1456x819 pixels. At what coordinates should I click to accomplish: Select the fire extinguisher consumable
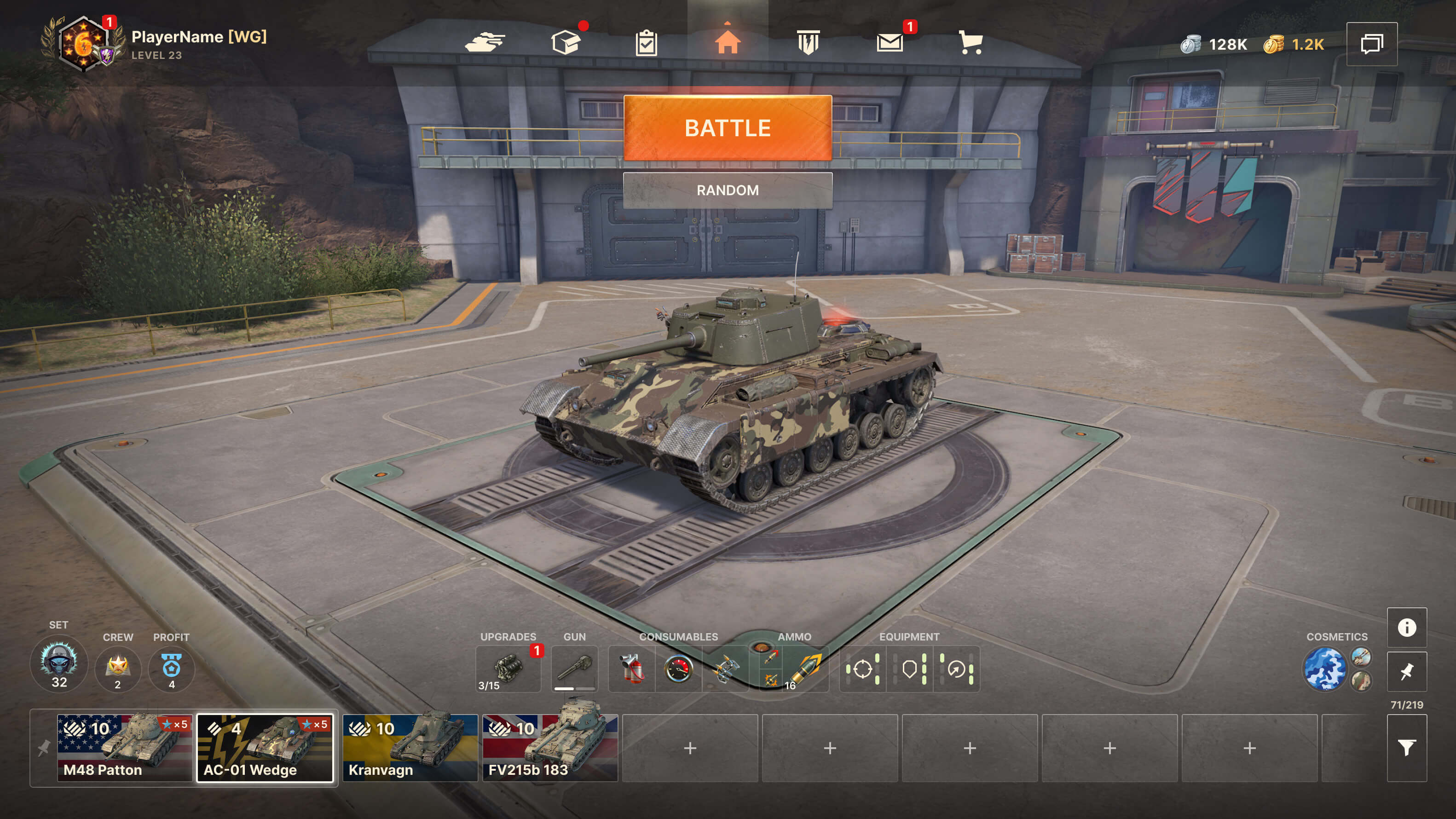(x=631, y=669)
